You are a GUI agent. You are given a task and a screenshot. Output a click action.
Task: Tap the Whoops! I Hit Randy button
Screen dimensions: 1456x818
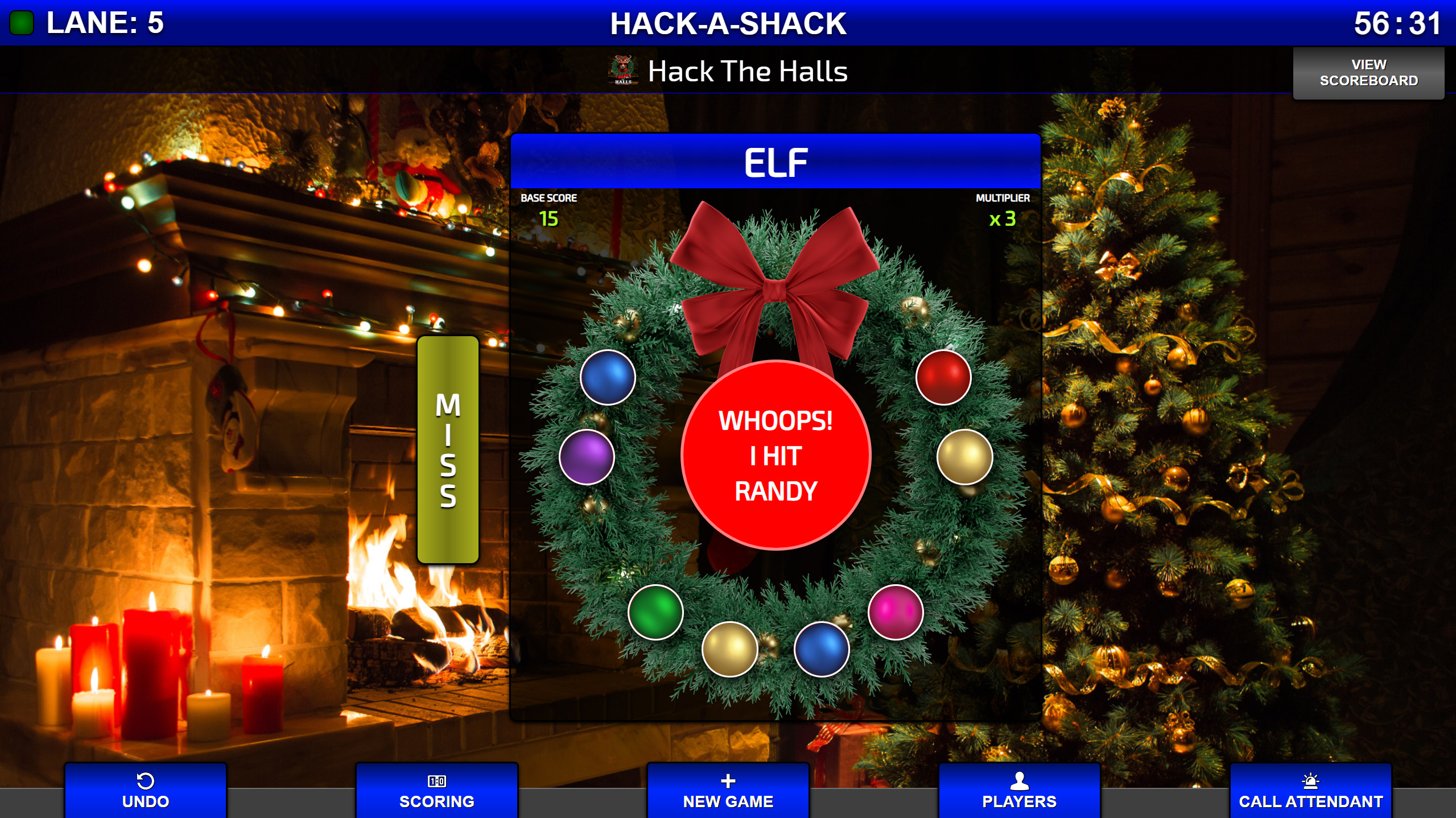(x=776, y=455)
